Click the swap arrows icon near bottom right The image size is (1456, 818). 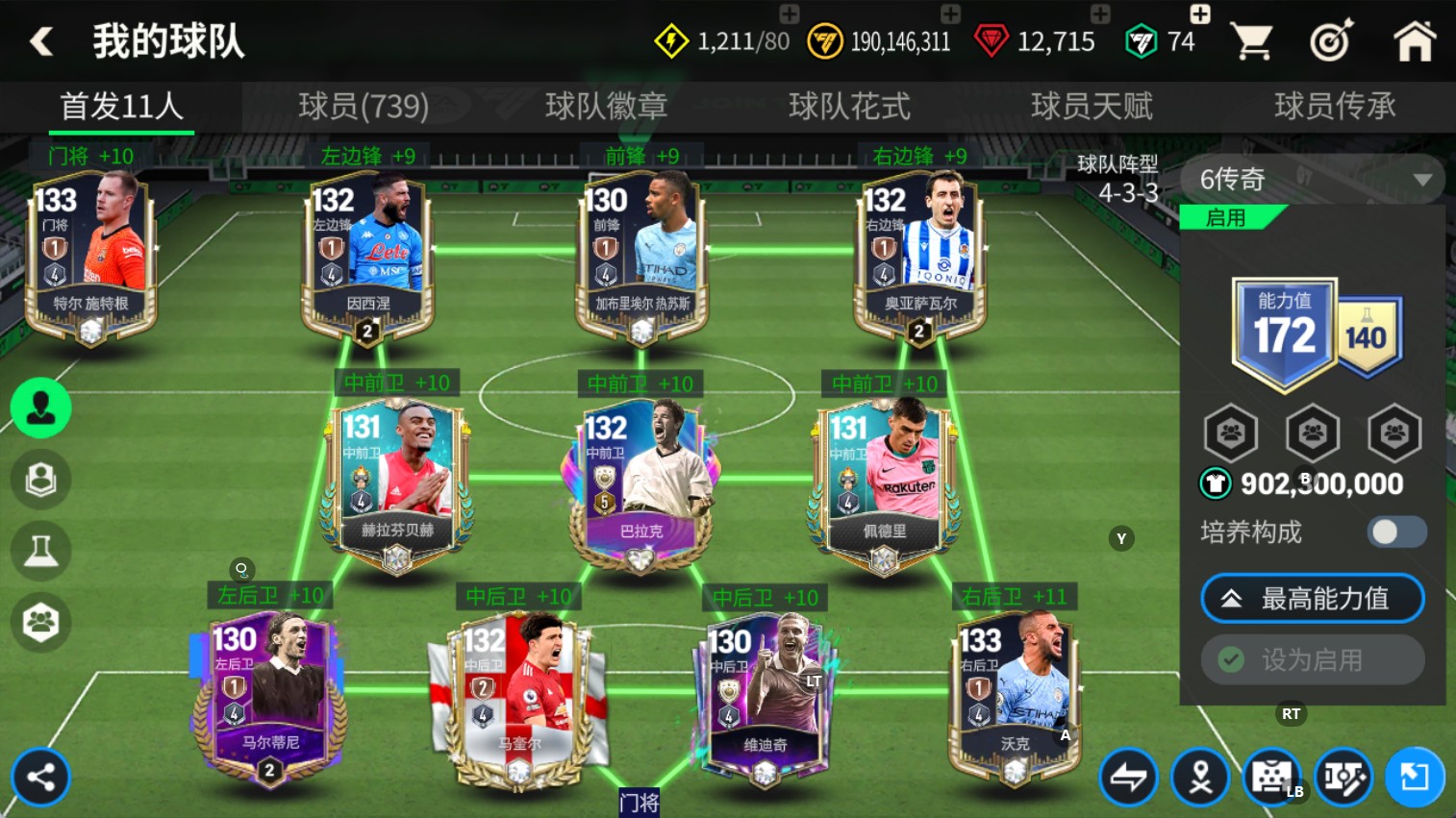click(1130, 777)
